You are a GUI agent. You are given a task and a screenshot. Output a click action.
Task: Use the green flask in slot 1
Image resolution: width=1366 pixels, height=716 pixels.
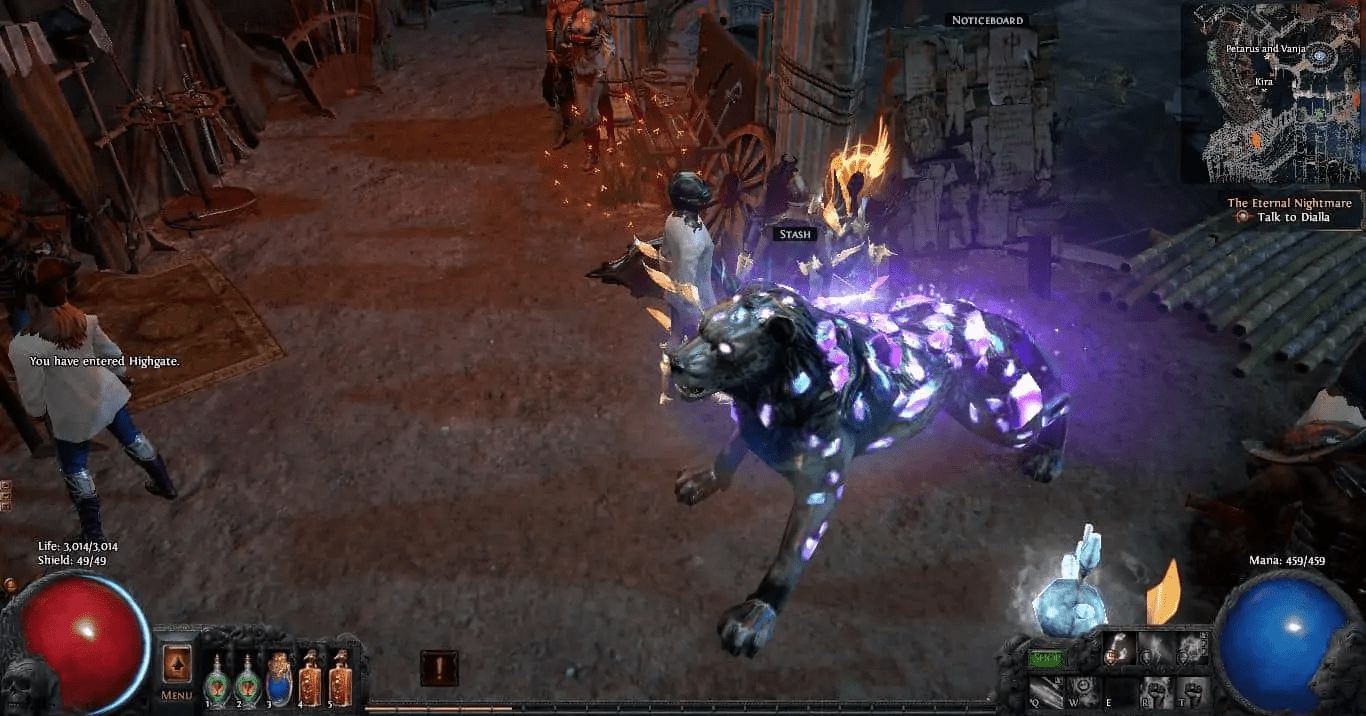(x=218, y=678)
